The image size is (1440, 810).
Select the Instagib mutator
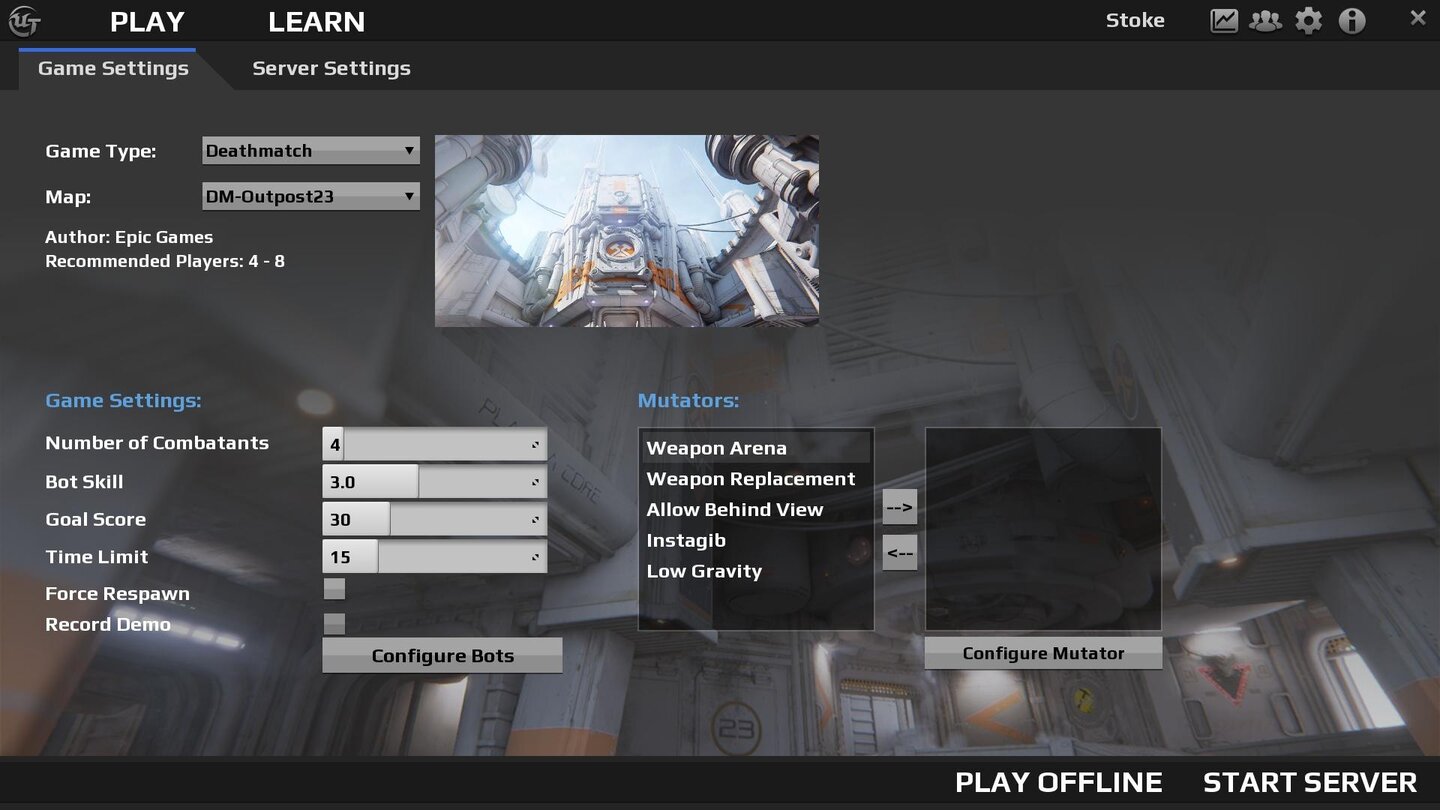[x=686, y=540]
